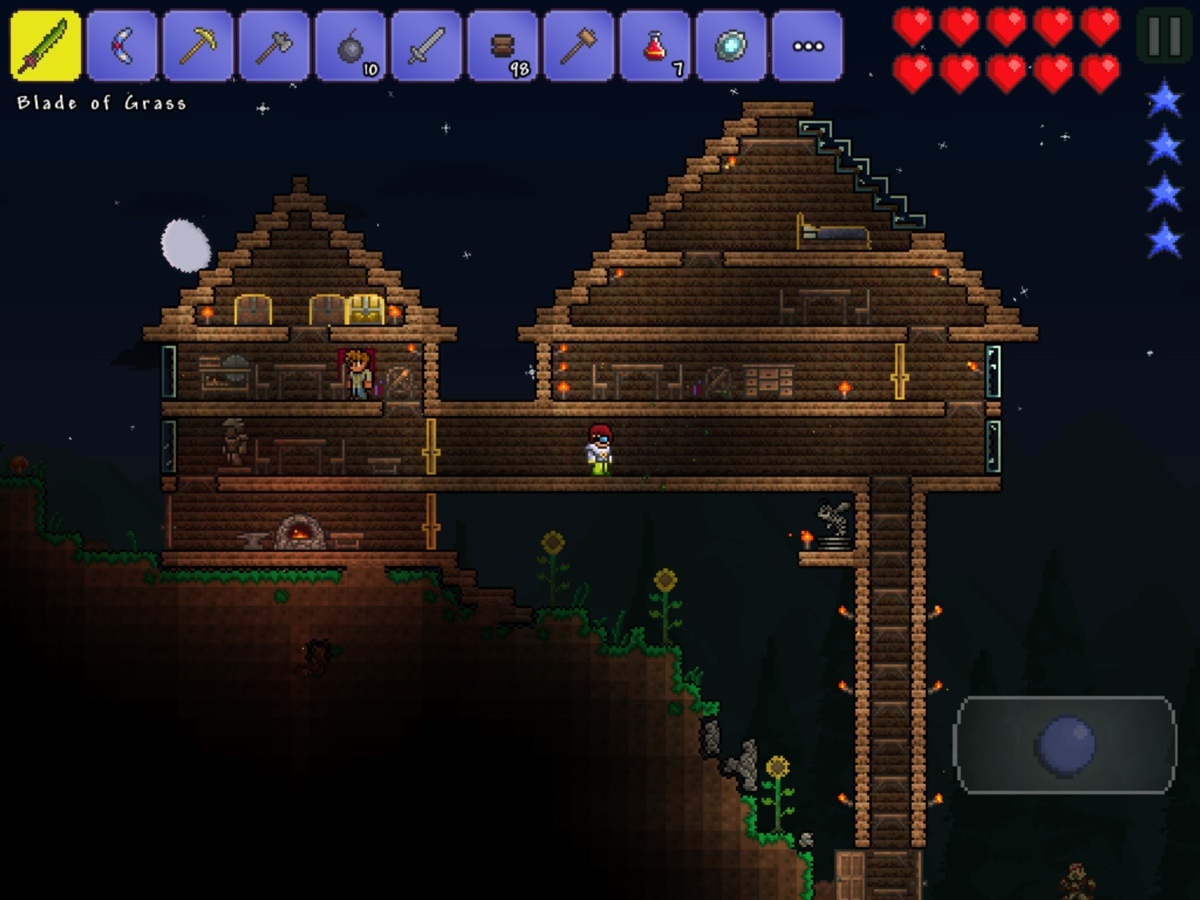Select the wood stack of 98

pos(502,46)
